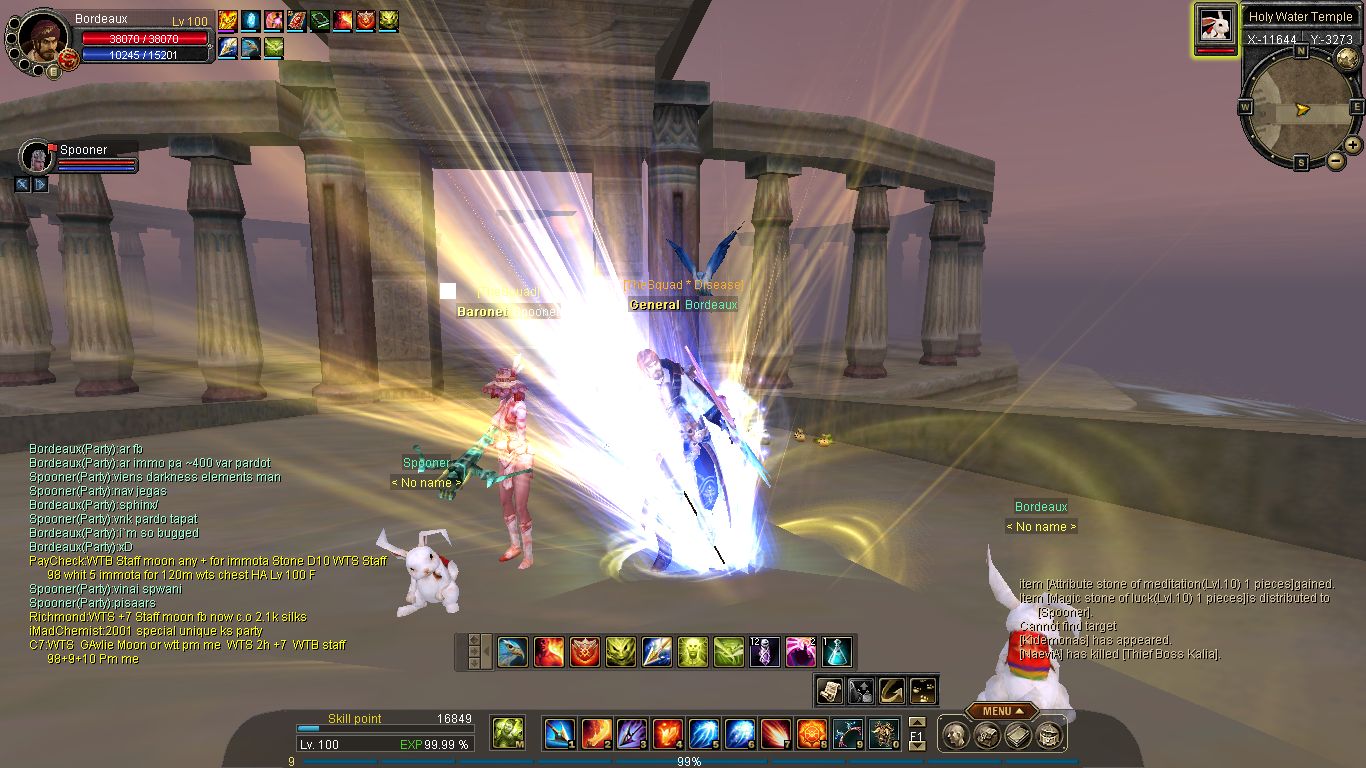The height and width of the screenshot is (768, 1366).
Task: Use the skill in hotbar slot 1
Action: (558, 734)
